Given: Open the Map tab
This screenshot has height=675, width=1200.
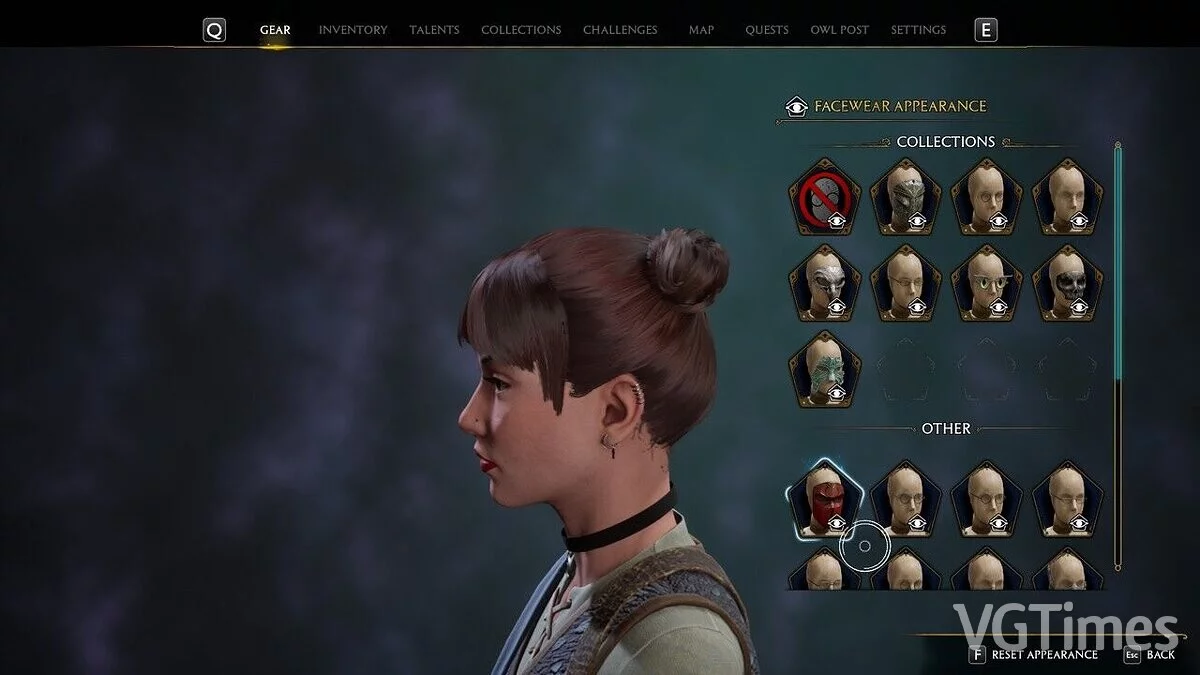Looking at the screenshot, I should (701, 30).
